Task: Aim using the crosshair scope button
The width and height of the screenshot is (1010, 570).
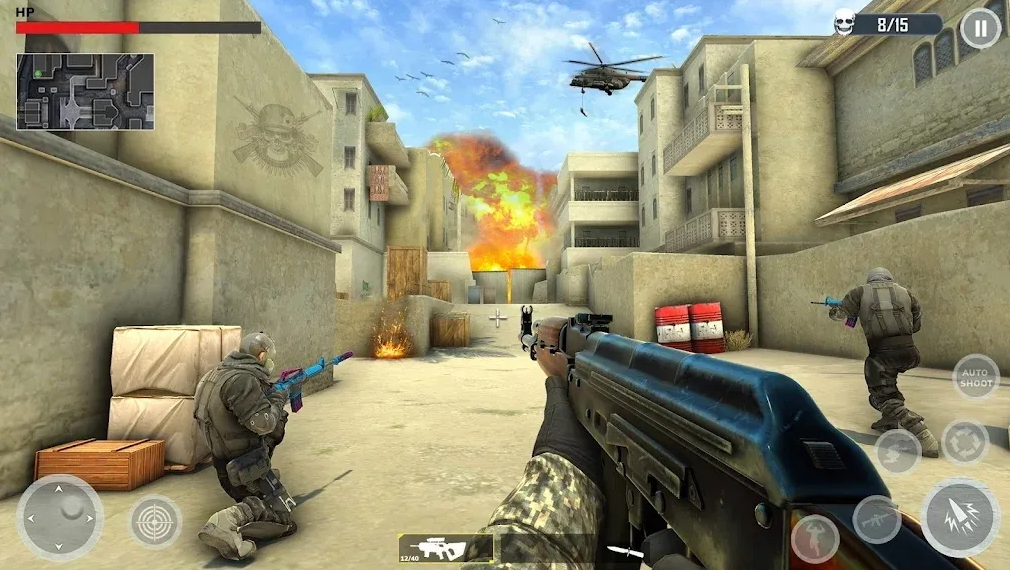Action: click(x=155, y=521)
